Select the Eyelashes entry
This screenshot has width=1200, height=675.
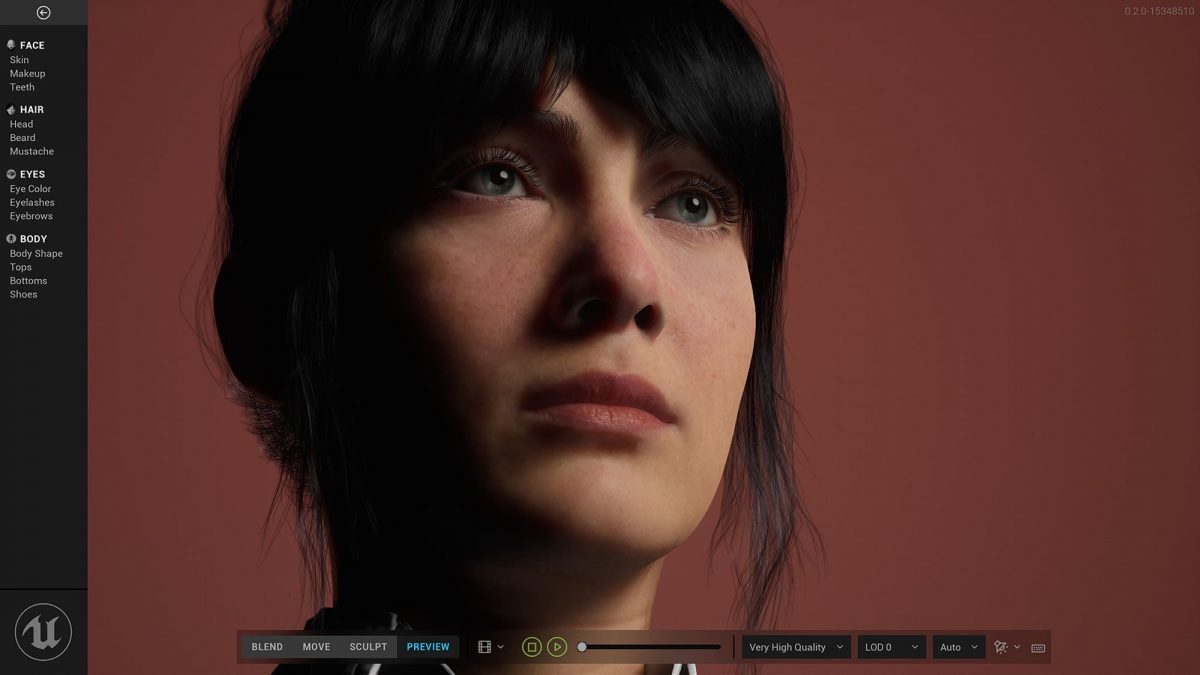(x=32, y=203)
